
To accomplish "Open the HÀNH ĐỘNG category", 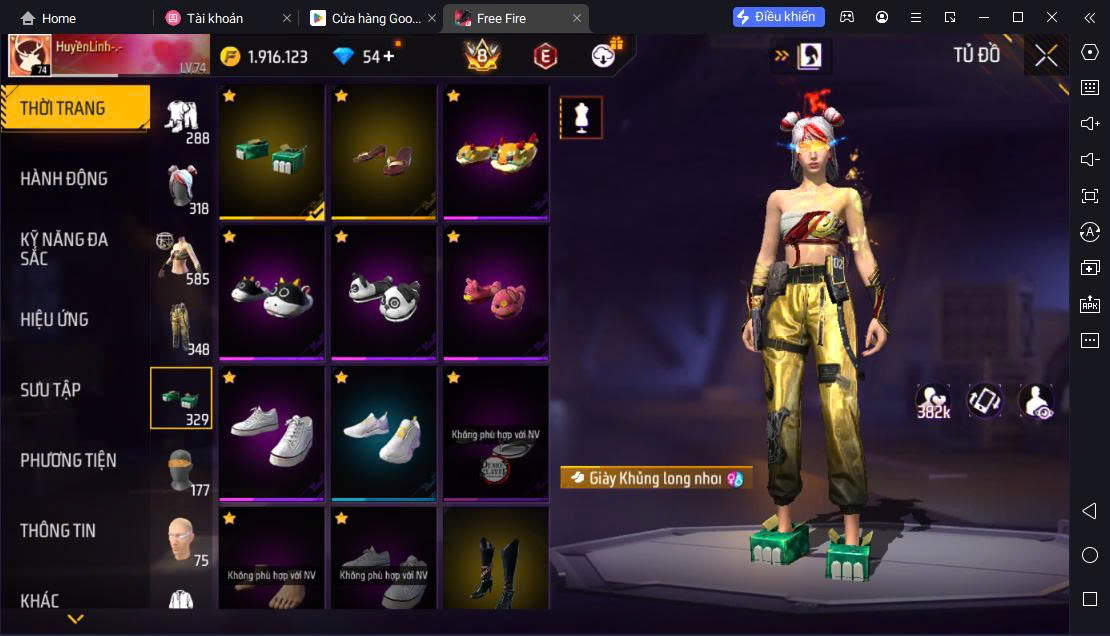I will (64, 179).
